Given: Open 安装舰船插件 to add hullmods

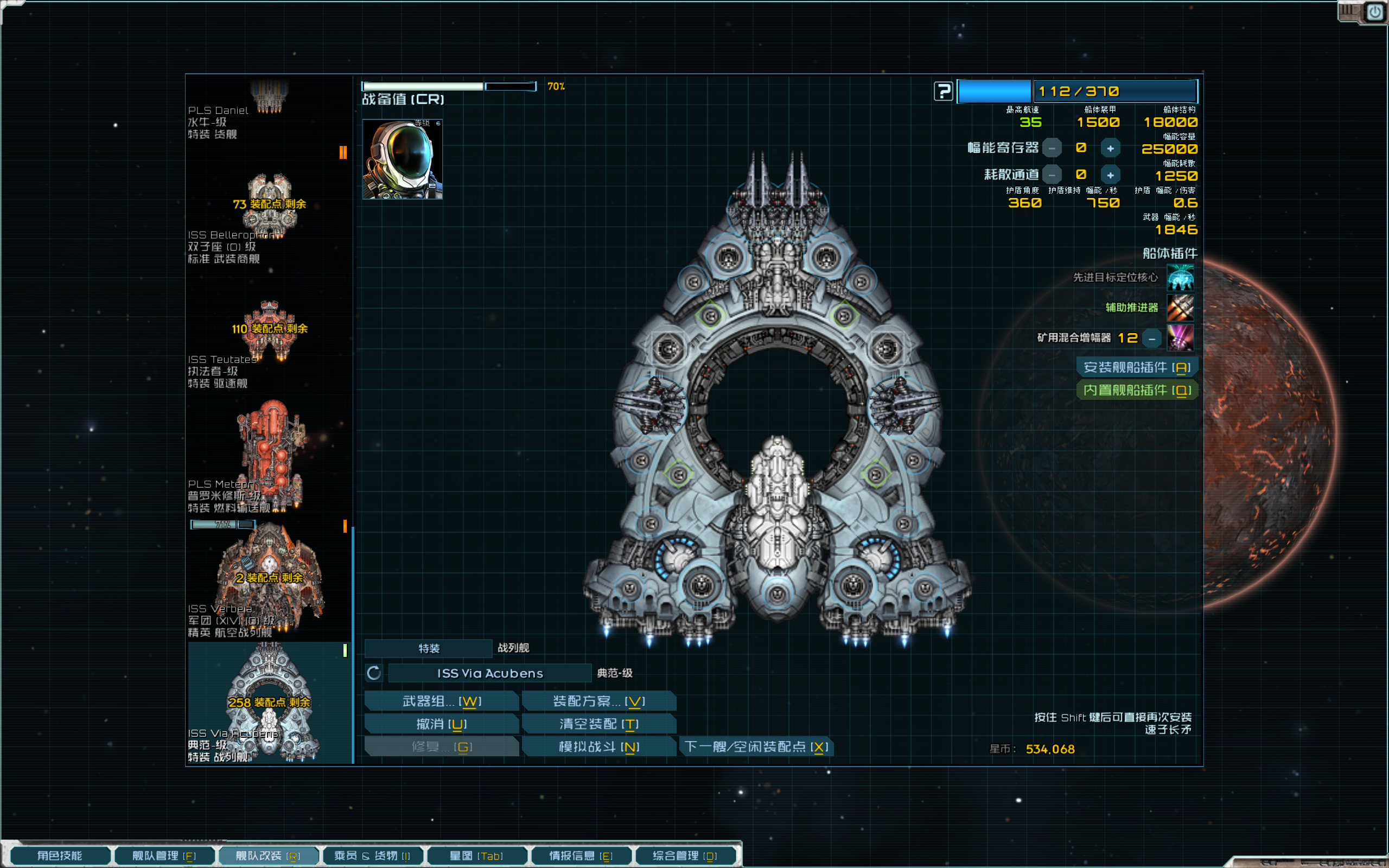Looking at the screenshot, I should tap(1137, 367).
